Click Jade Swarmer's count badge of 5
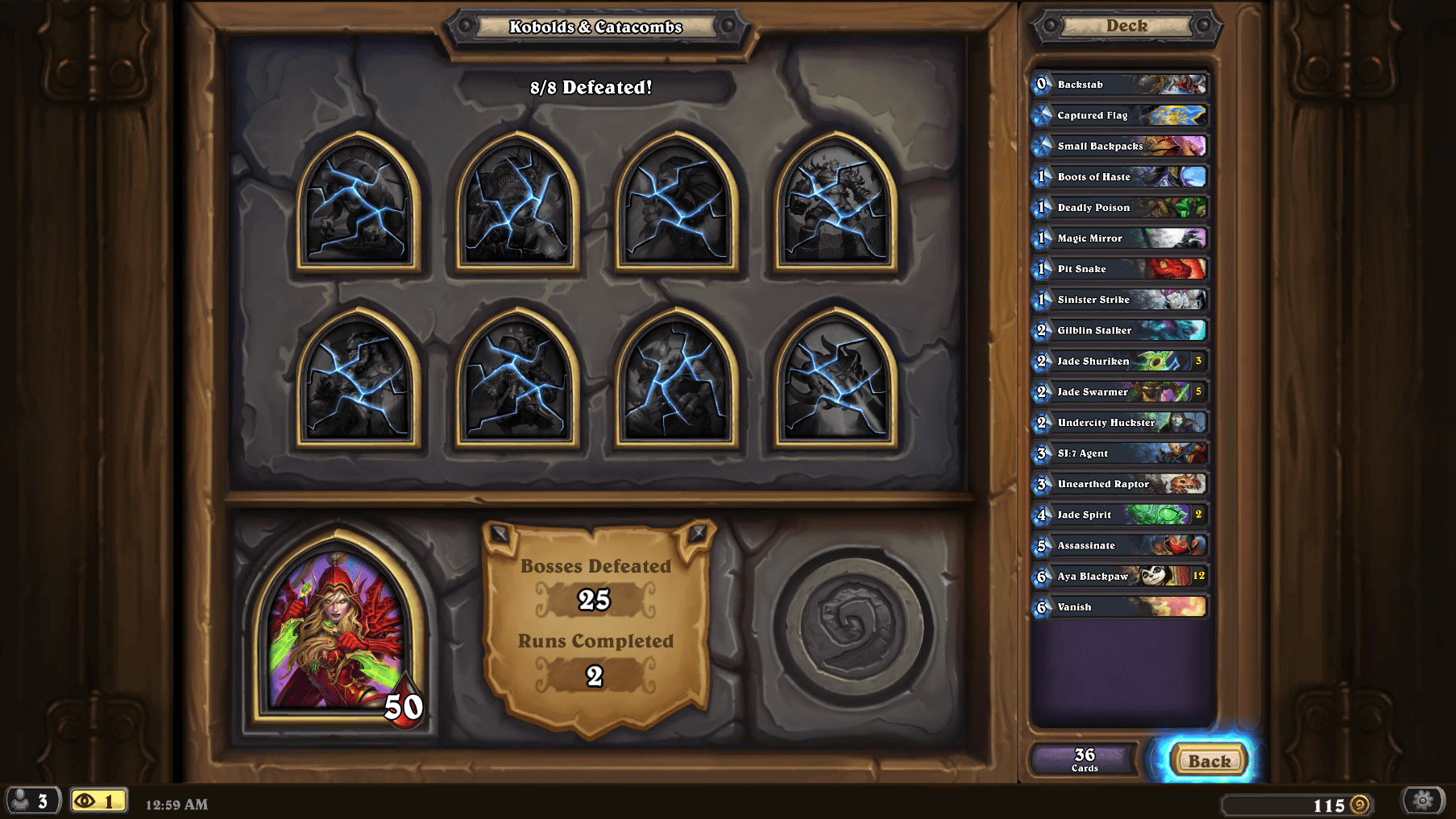 pos(1200,392)
